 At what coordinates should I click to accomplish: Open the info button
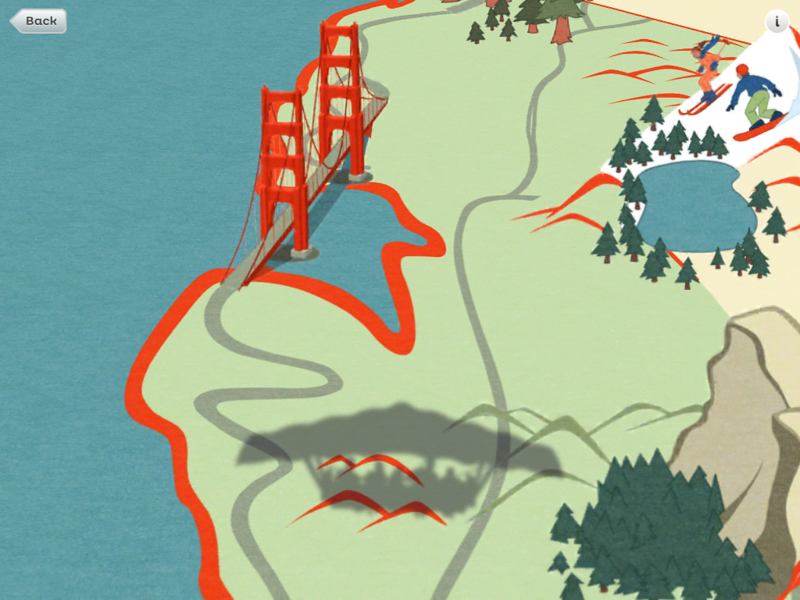tap(777, 22)
